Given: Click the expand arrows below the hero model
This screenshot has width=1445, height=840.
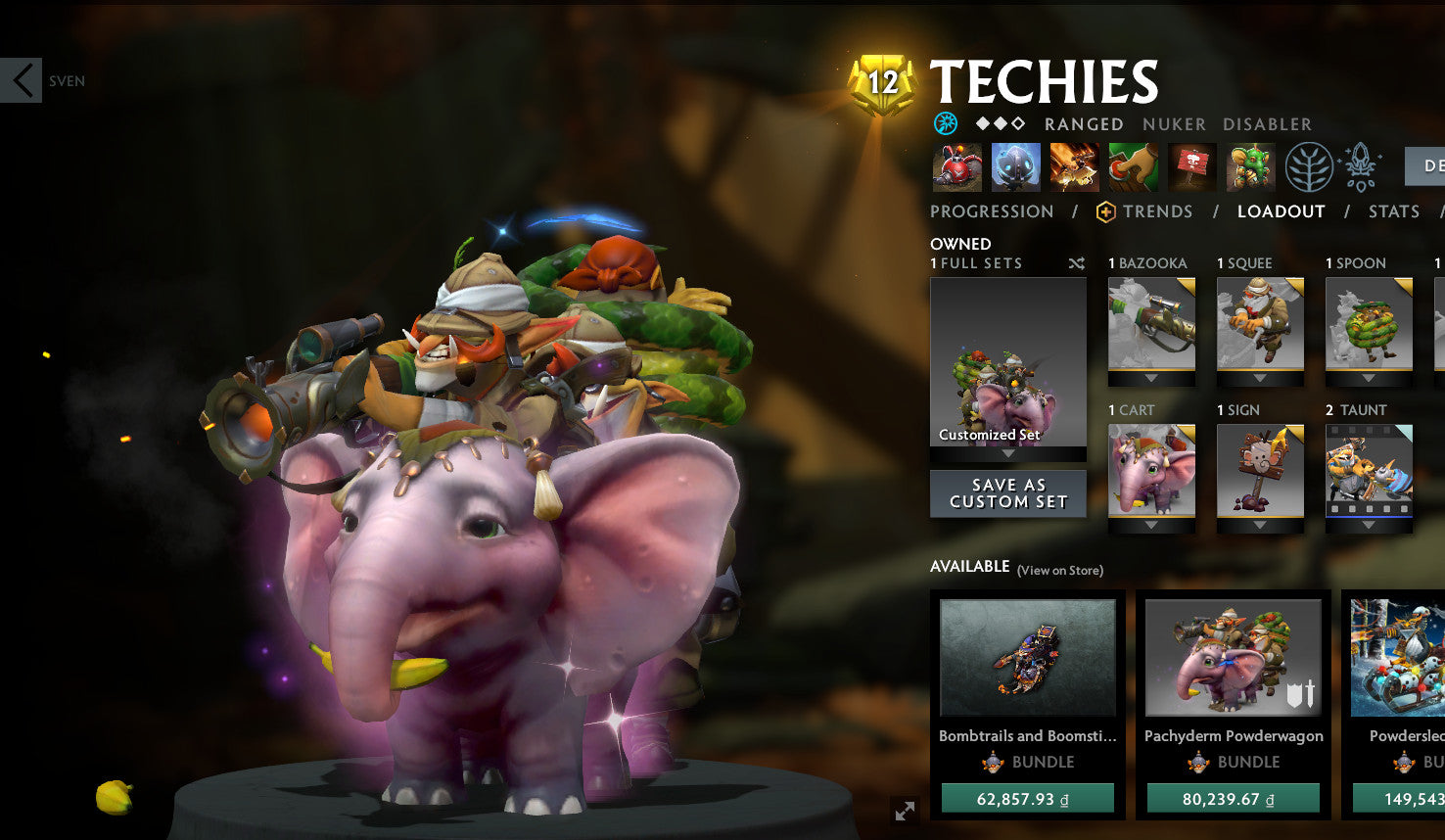Looking at the screenshot, I should [x=904, y=812].
